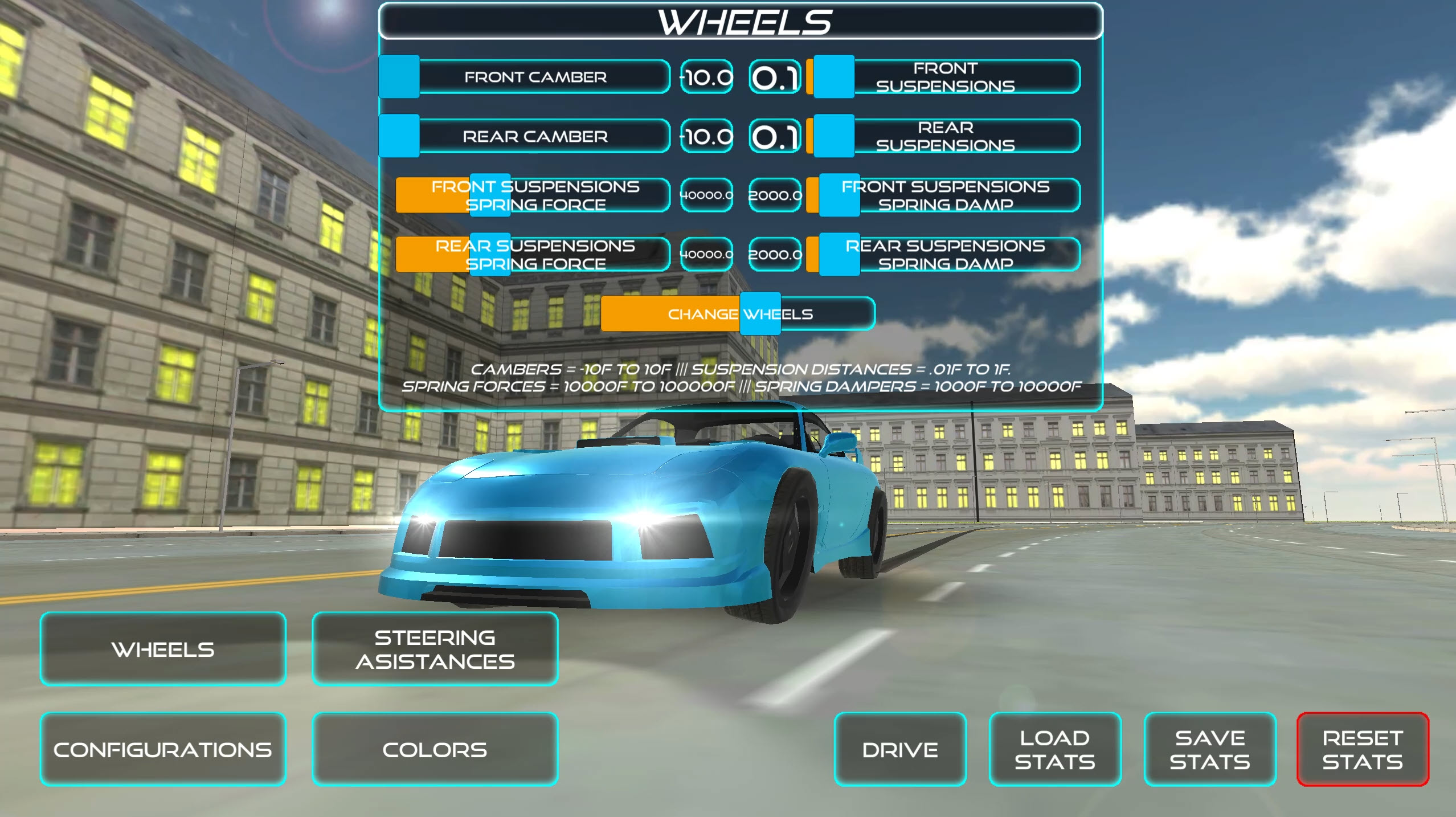Move the Rear Suspensions Spring Force slider handle

[x=489, y=254]
